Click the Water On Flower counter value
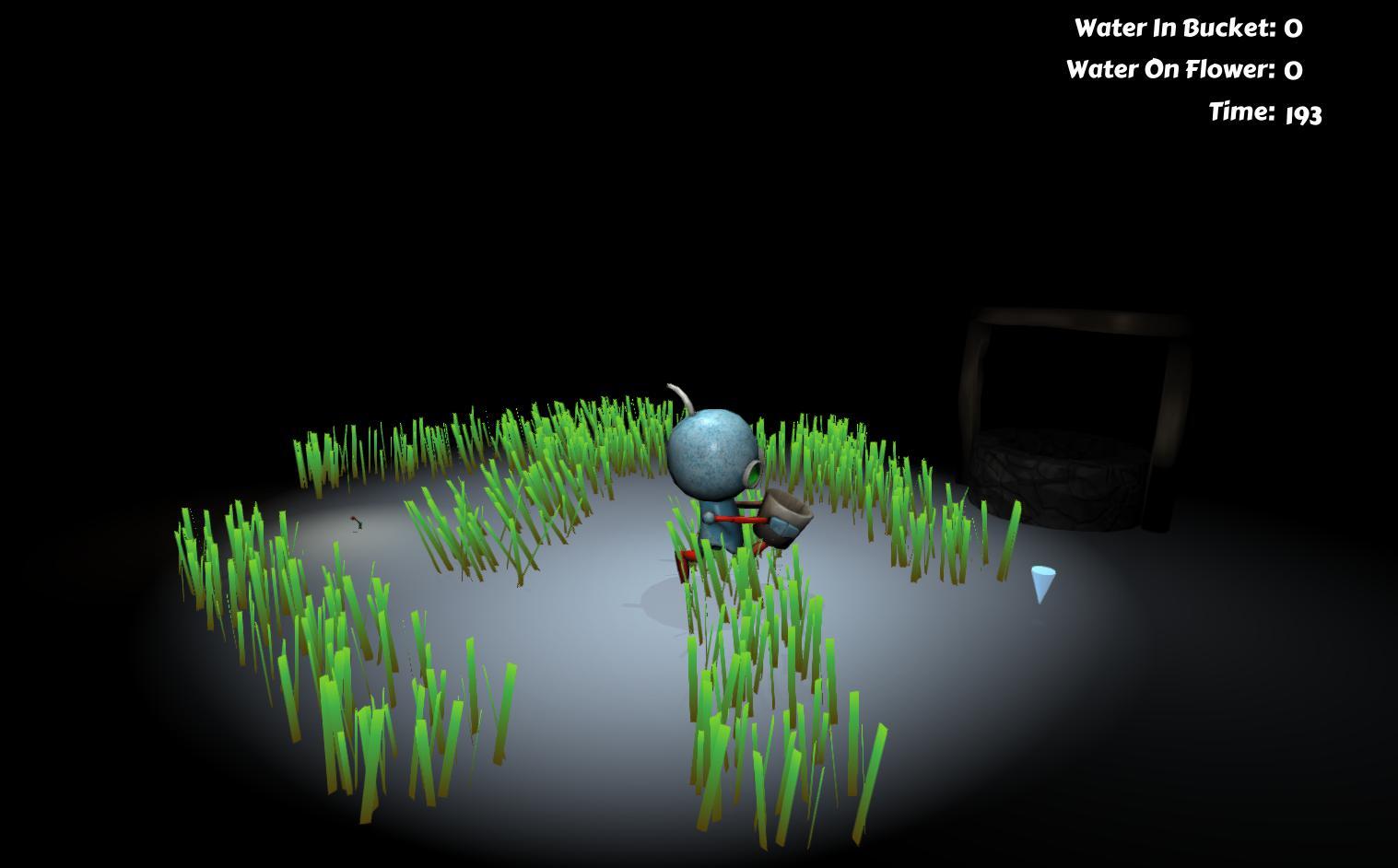 coord(1294,70)
